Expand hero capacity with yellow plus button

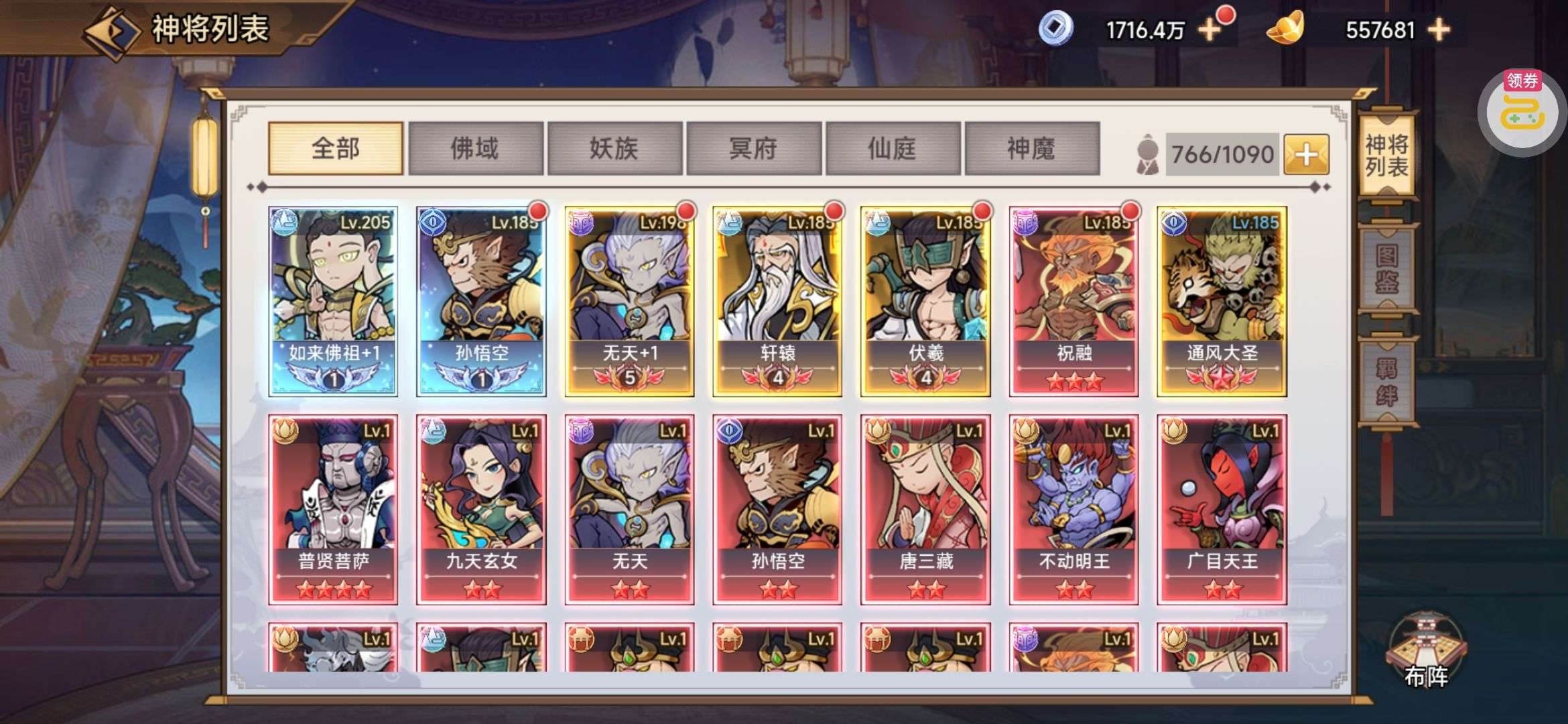(1306, 155)
